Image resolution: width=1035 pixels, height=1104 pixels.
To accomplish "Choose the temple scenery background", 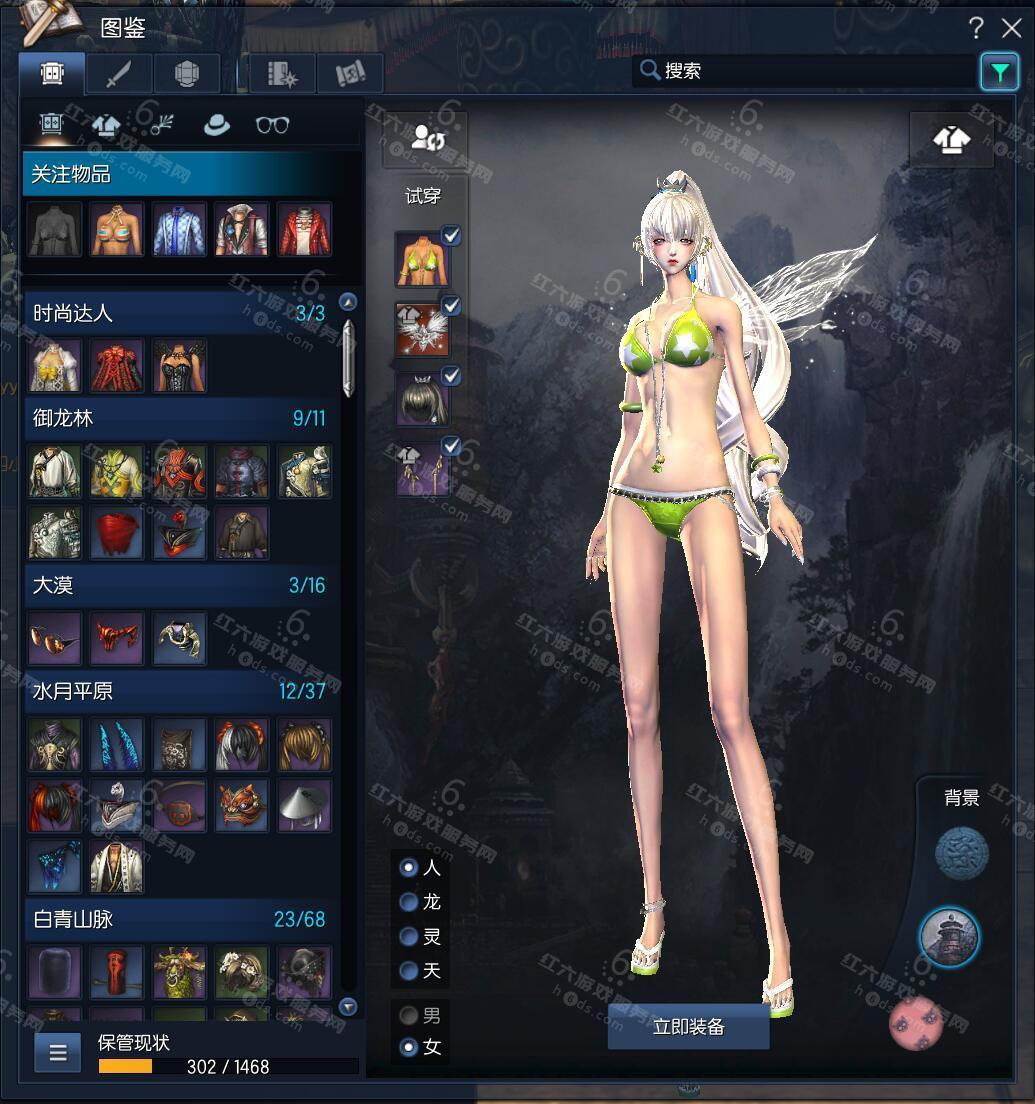I will coord(949,937).
